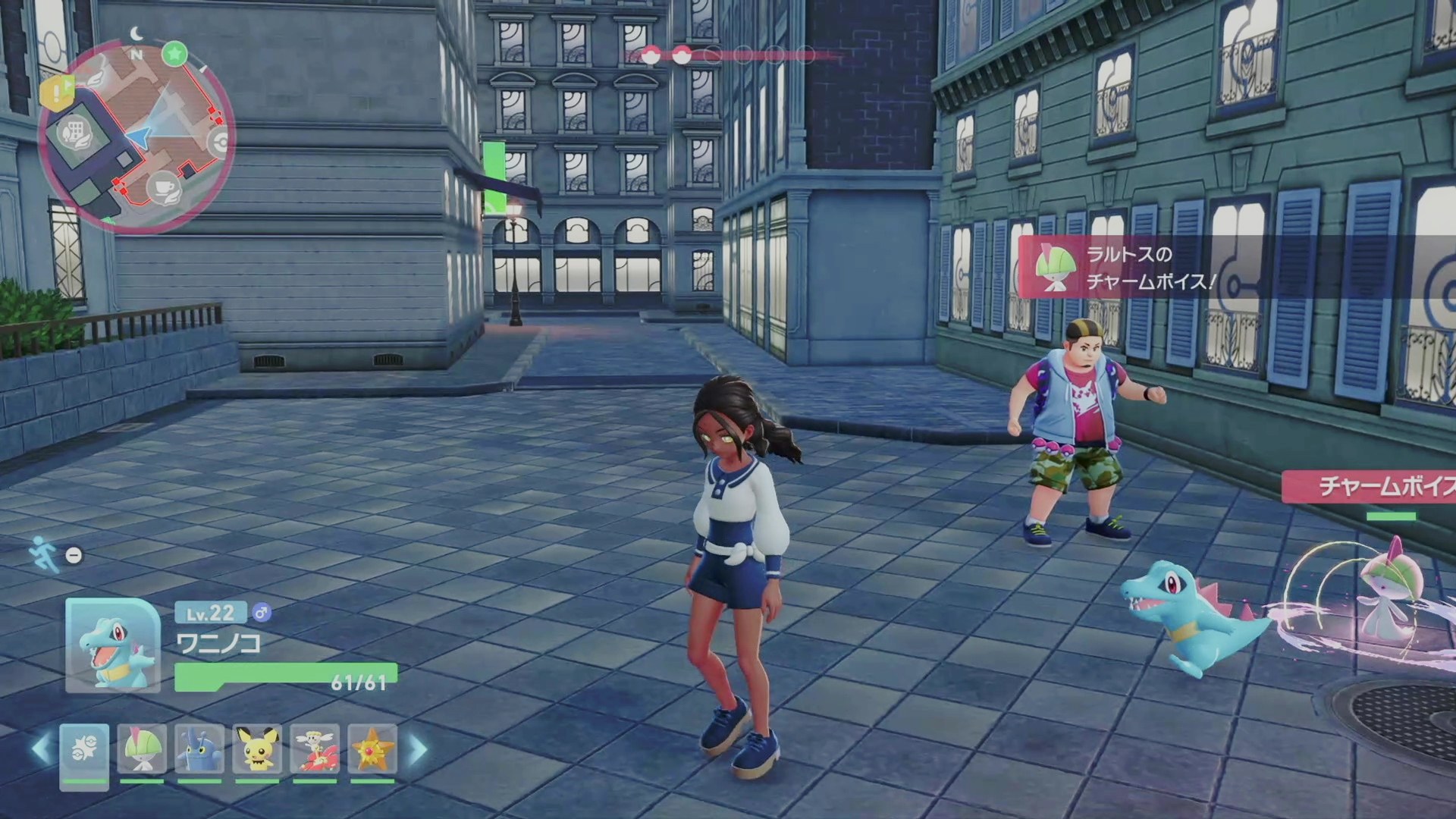Click the right arrow of the party bar
This screenshot has height=819, width=1456.
click(419, 749)
